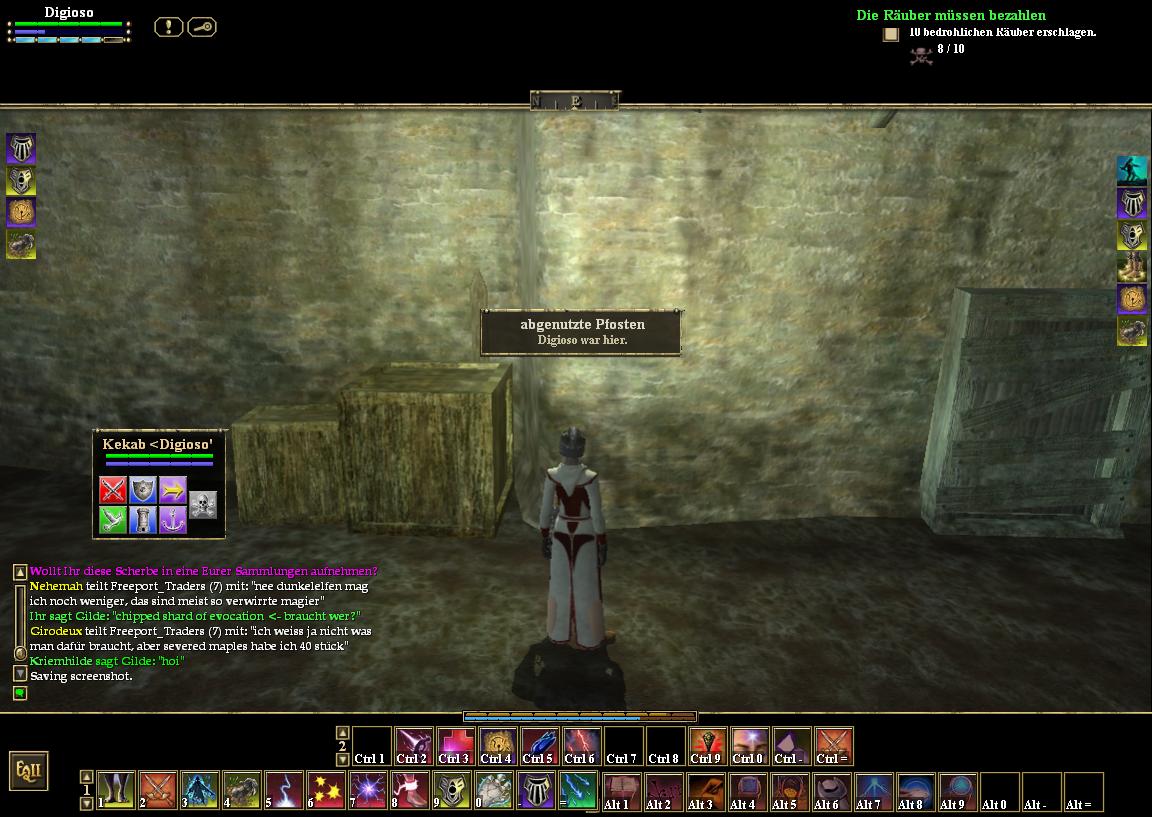Click the key icon button
This screenshot has height=817, width=1152.
pyautogui.click(x=201, y=27)
